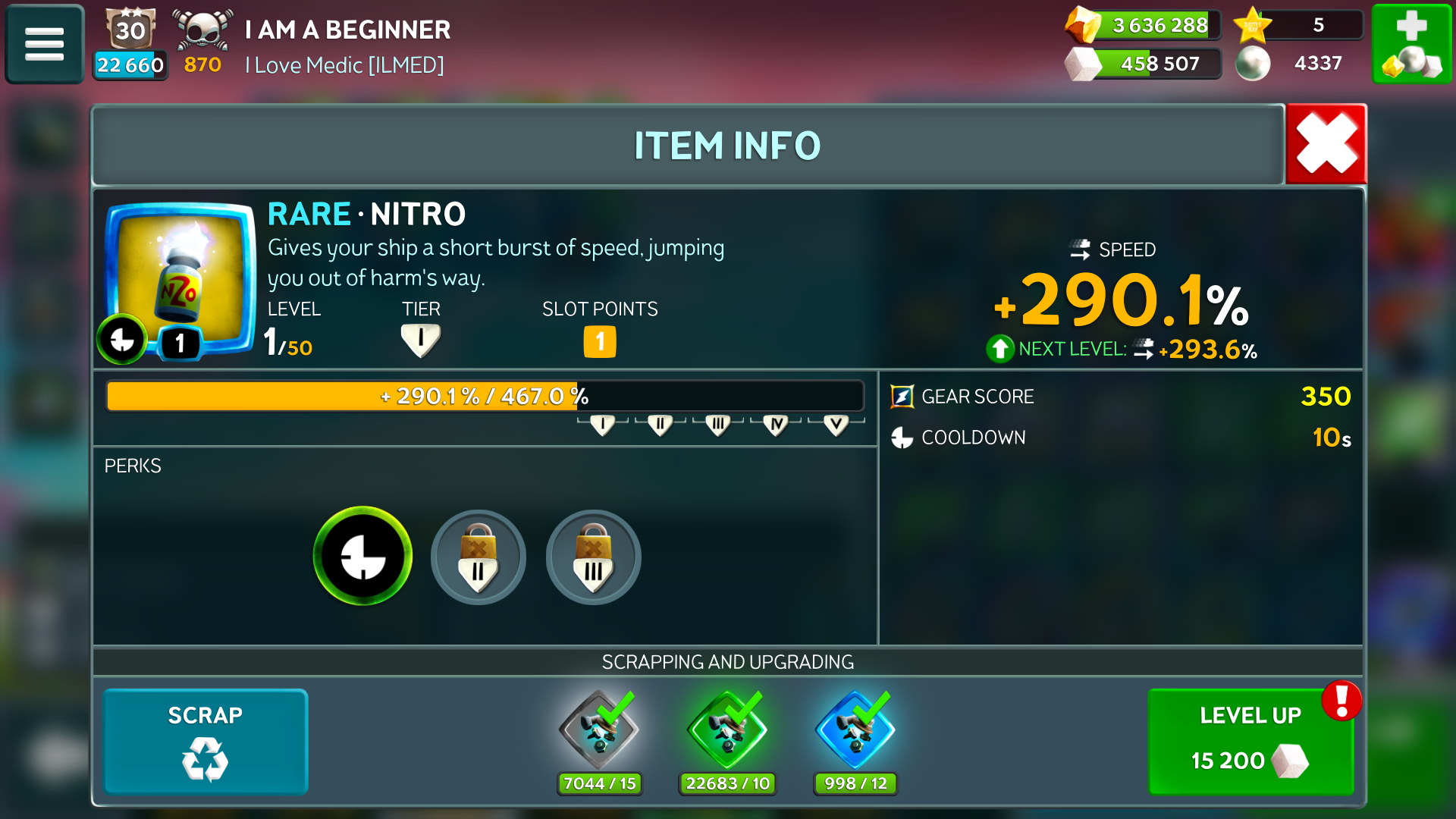Viewport: 1456px width, 819px height.
Task: Select the blue rare upgrade part
Action: pyautogui.click(x=855, y=731)
